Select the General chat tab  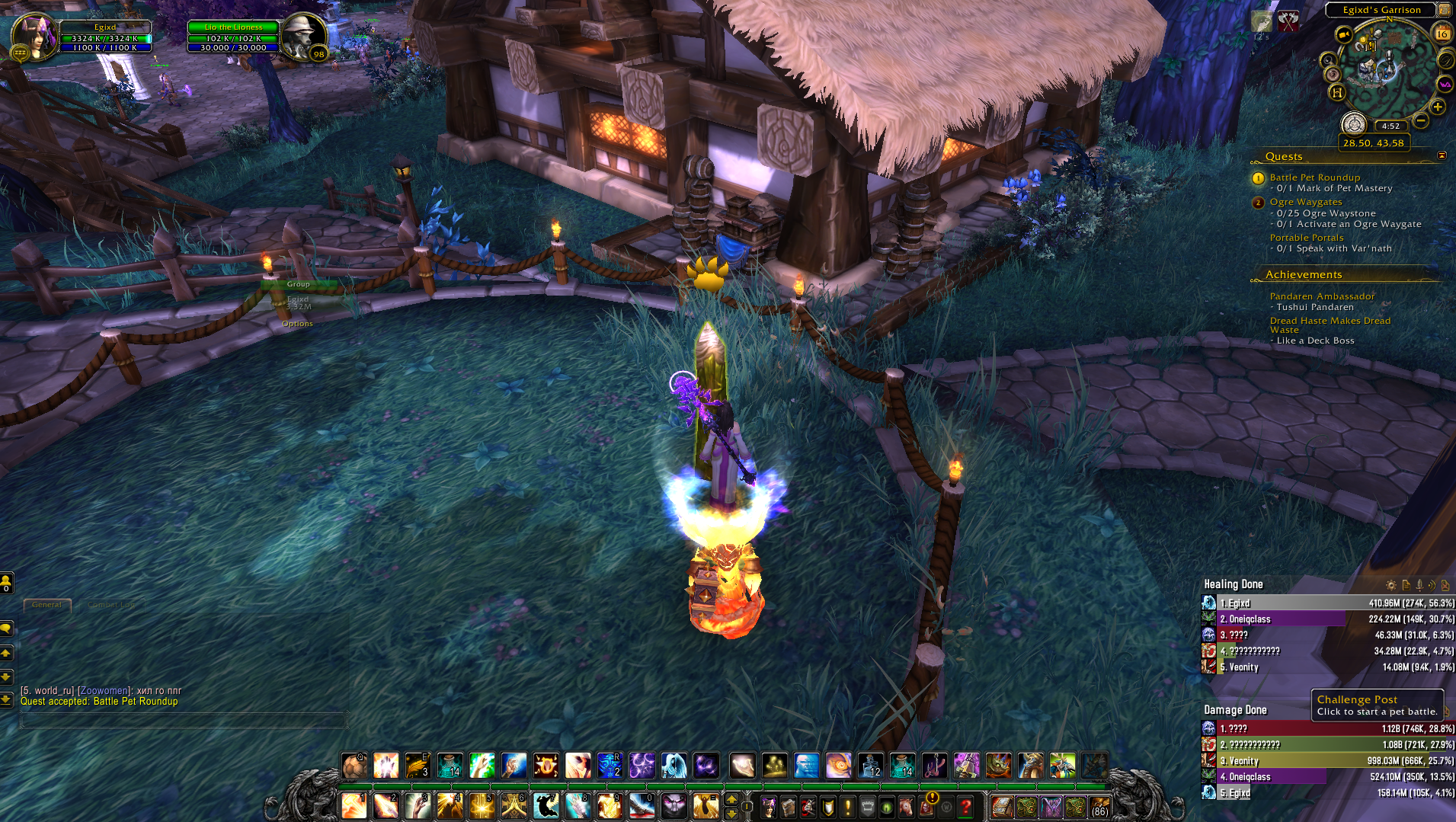tap(46, 605)
